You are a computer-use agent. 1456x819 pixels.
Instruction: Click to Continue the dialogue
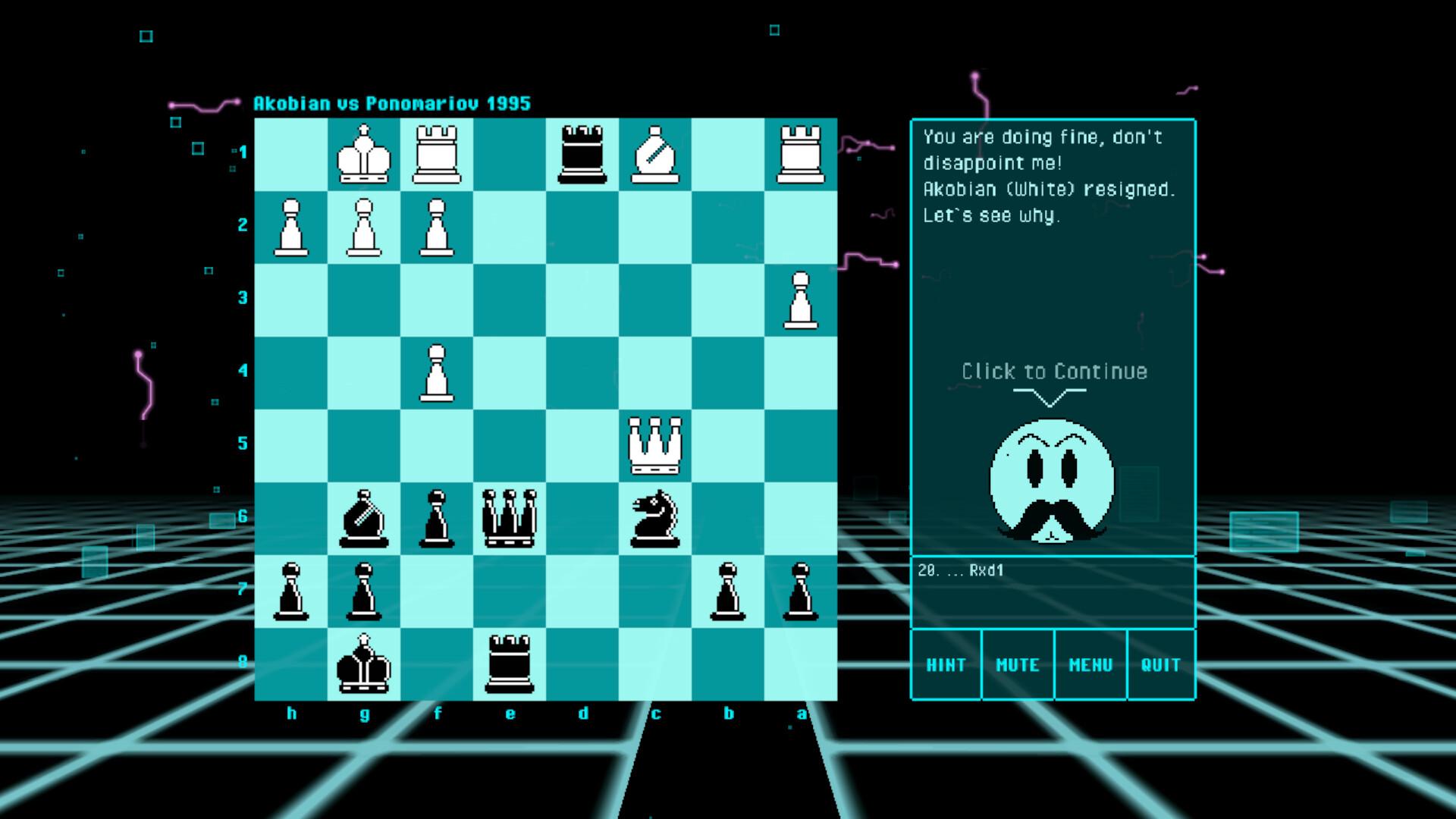(1053, 372)
